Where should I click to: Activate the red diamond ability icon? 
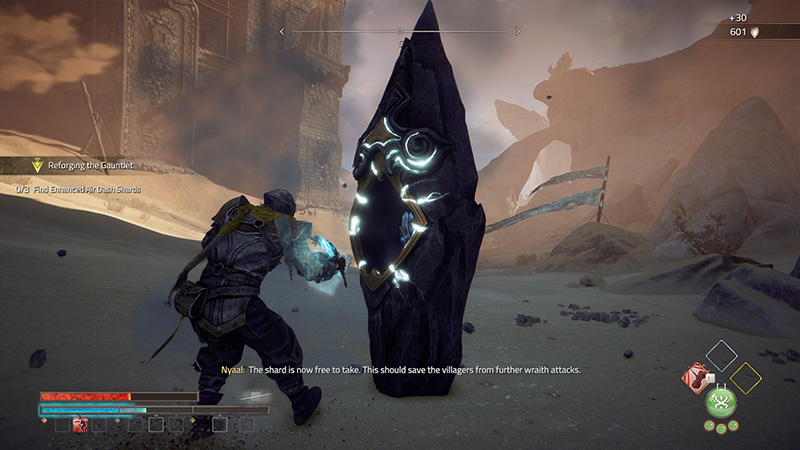click(x=695, y=378)
